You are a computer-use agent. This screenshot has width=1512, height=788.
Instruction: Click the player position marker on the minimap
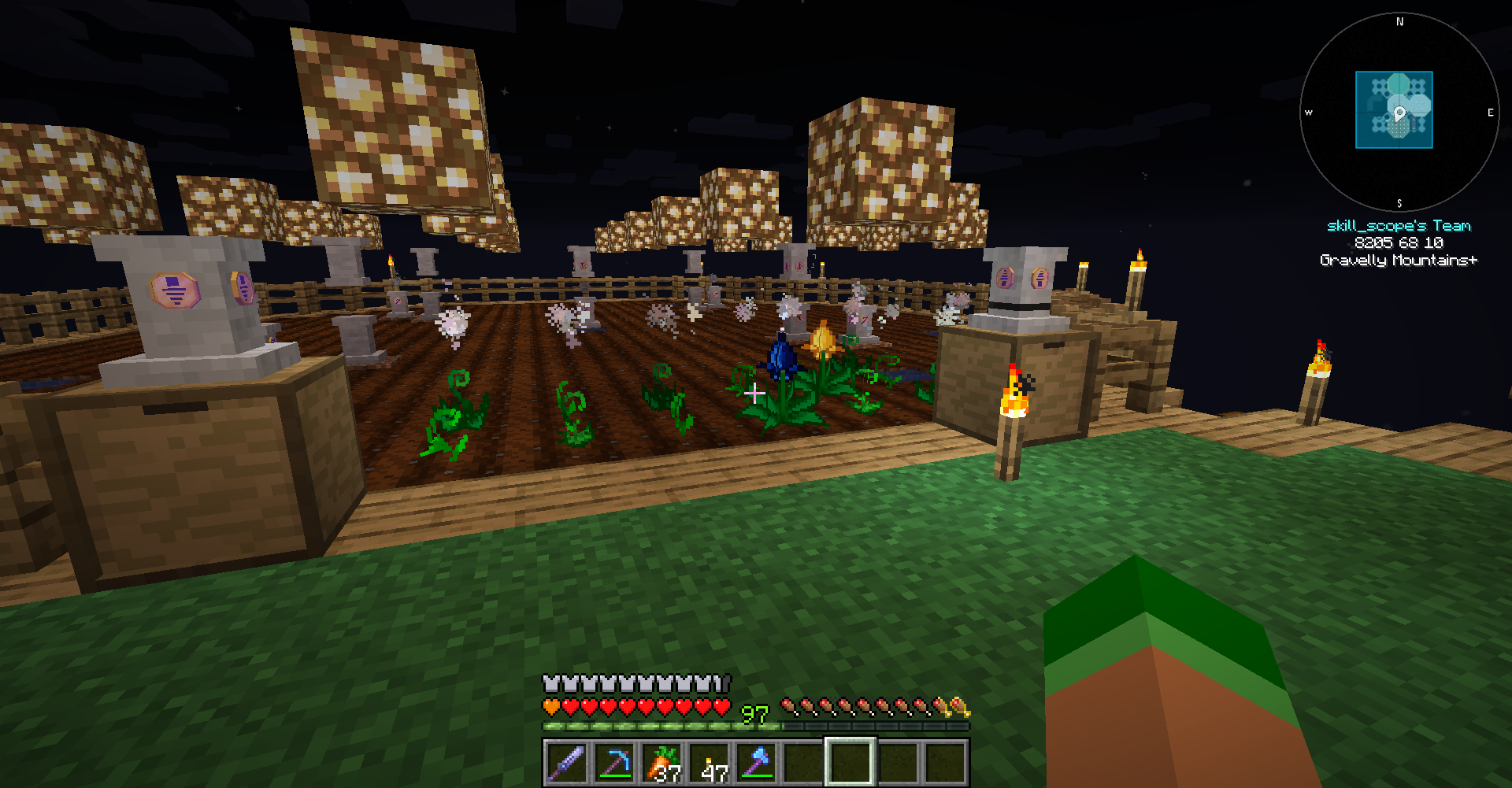tap(1399, 113)
